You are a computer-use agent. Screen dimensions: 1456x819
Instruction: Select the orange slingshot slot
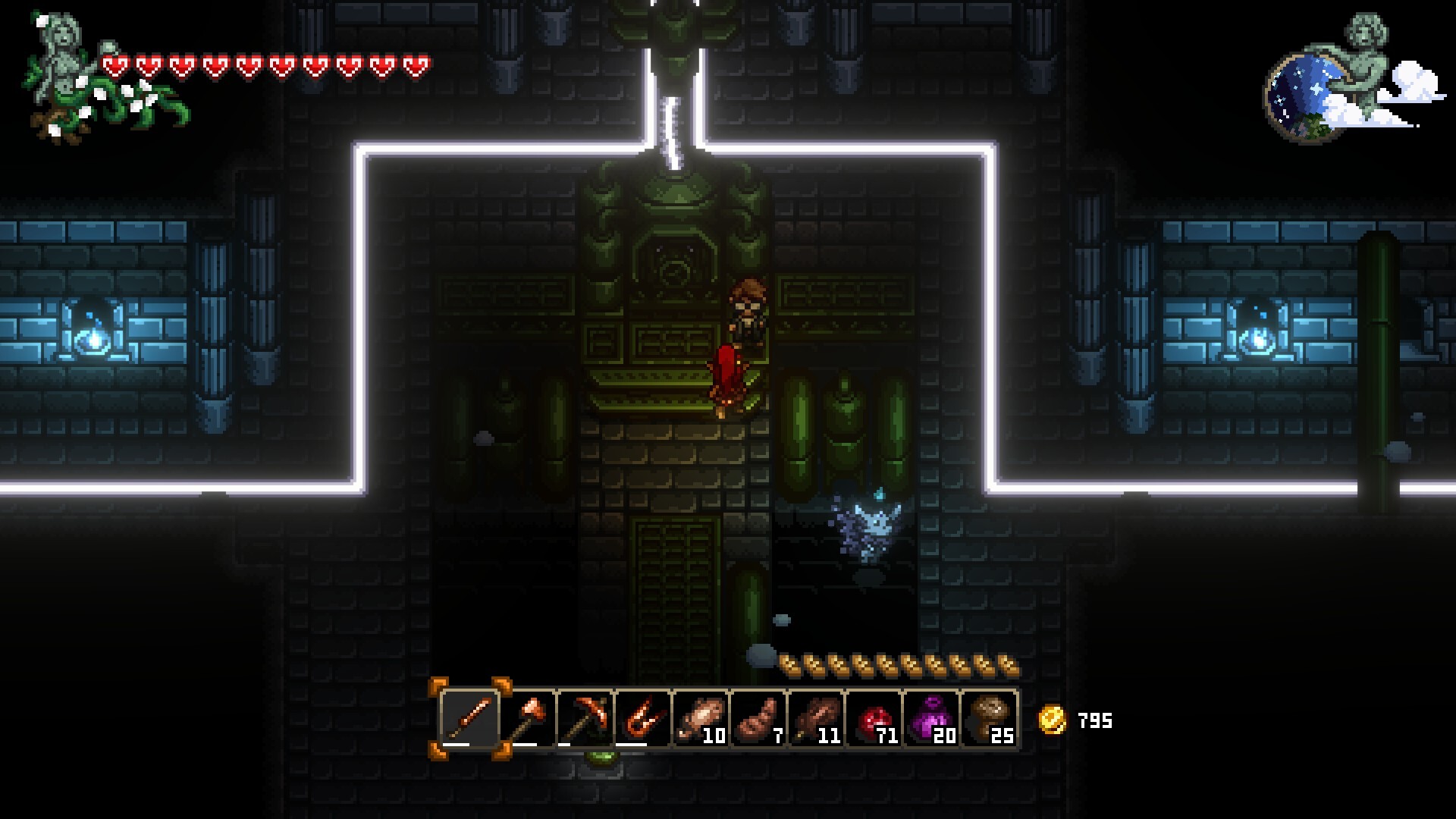(643, 717)
